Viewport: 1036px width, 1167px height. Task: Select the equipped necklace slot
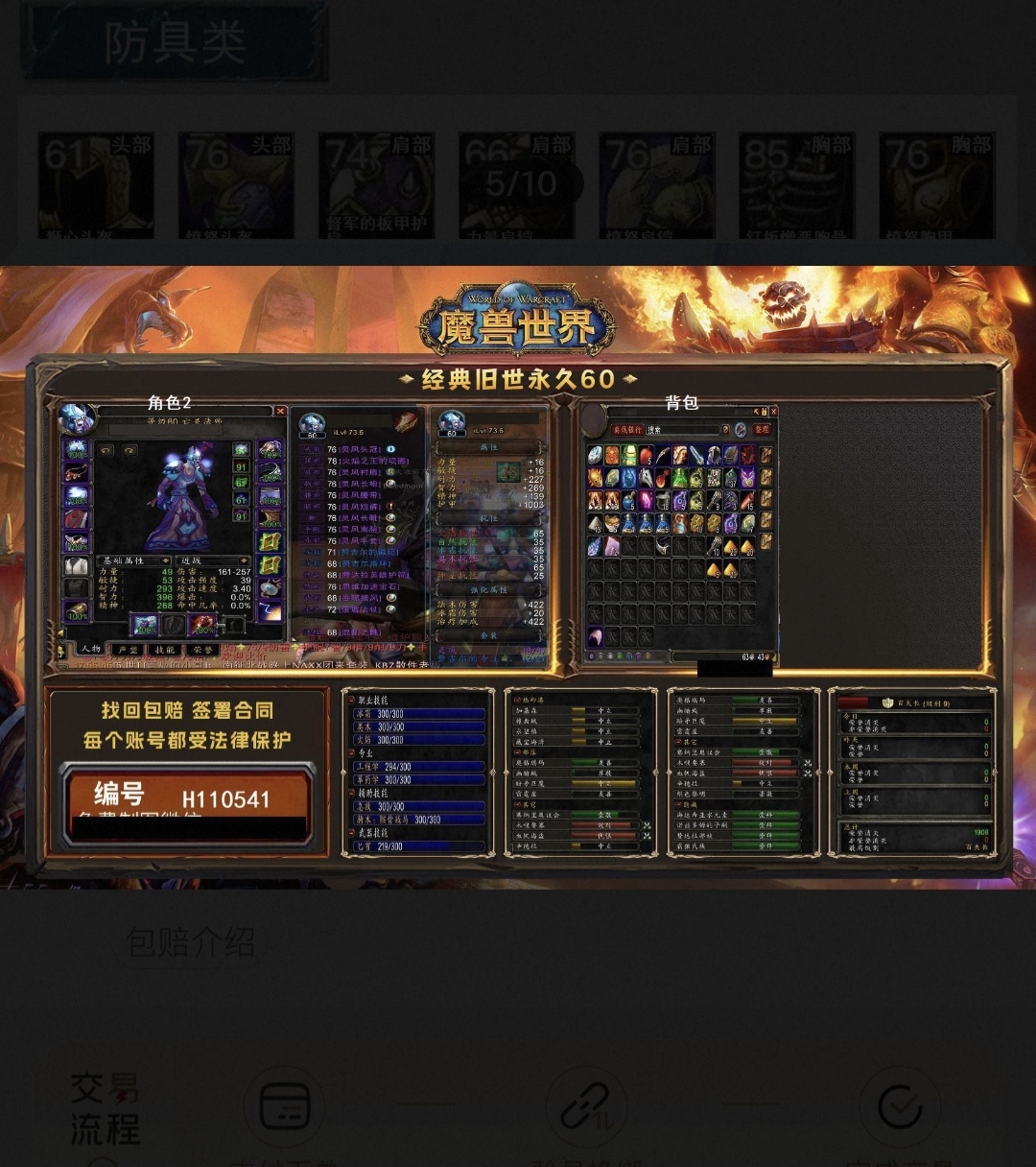[x=77, y=473]
